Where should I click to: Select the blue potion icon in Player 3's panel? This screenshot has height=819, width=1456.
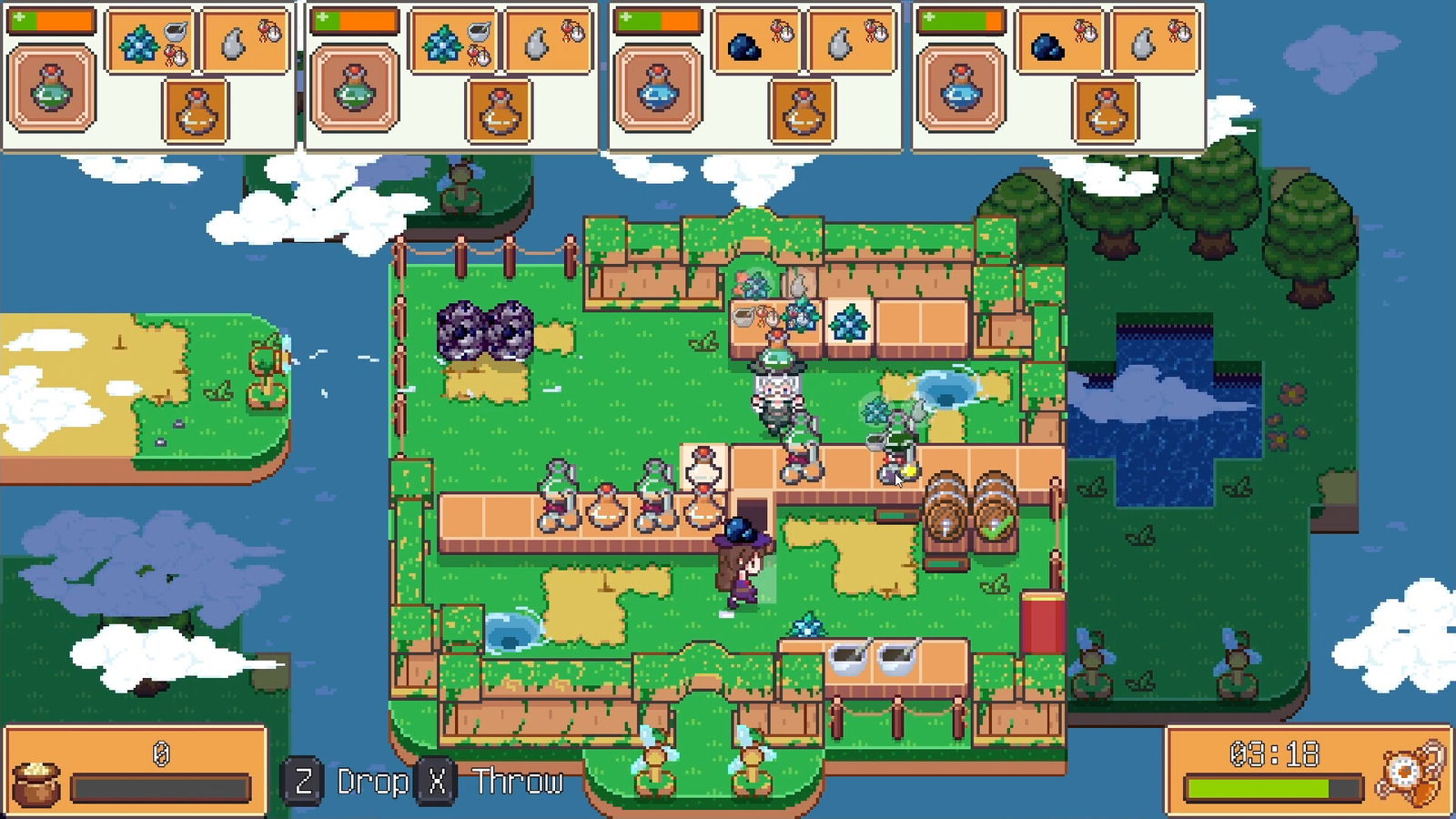tap(657, 91)
